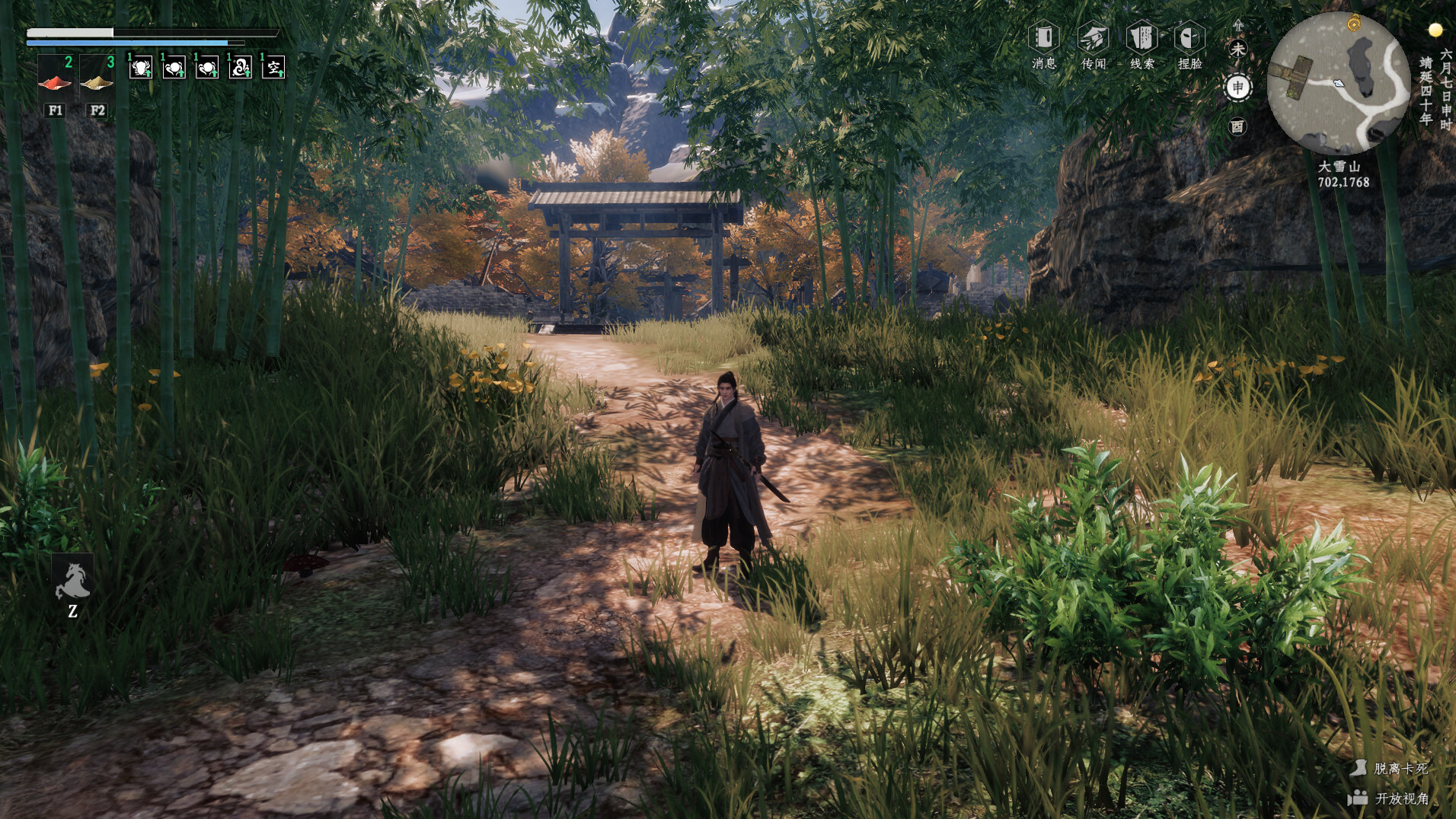The height and width of the screenshot is (819, 1456).
Task: Toggle the 申 hour marker on time dial
Action: click(x=1238, y=87)
